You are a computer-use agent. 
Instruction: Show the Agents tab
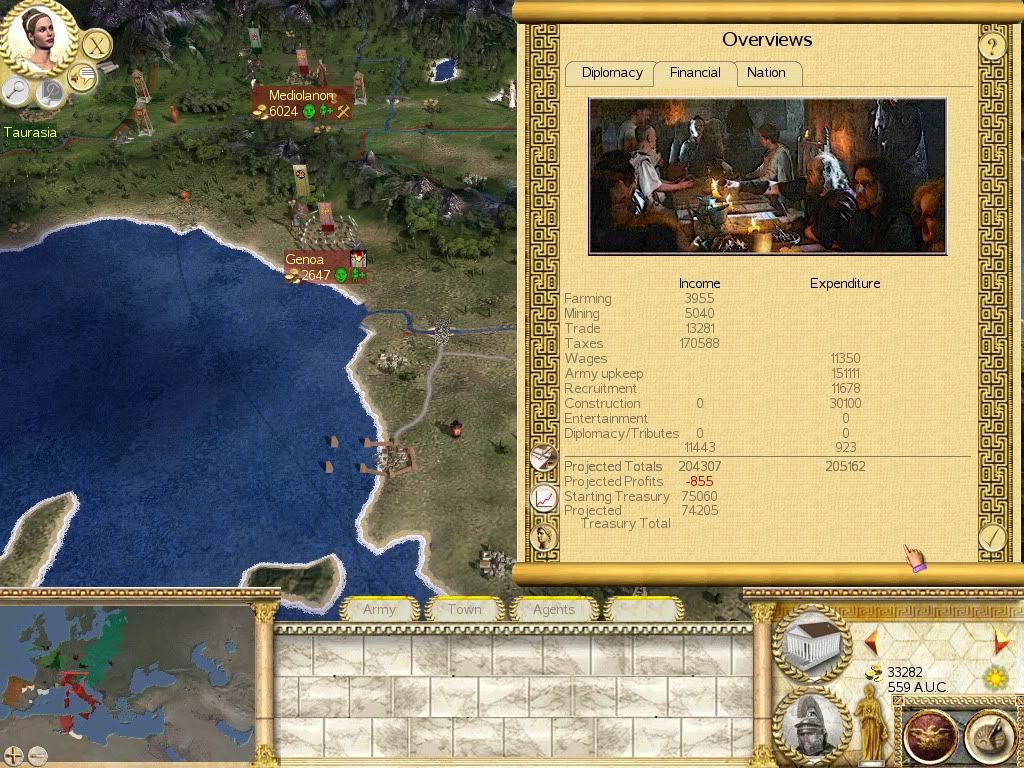[x=553, y=609]
